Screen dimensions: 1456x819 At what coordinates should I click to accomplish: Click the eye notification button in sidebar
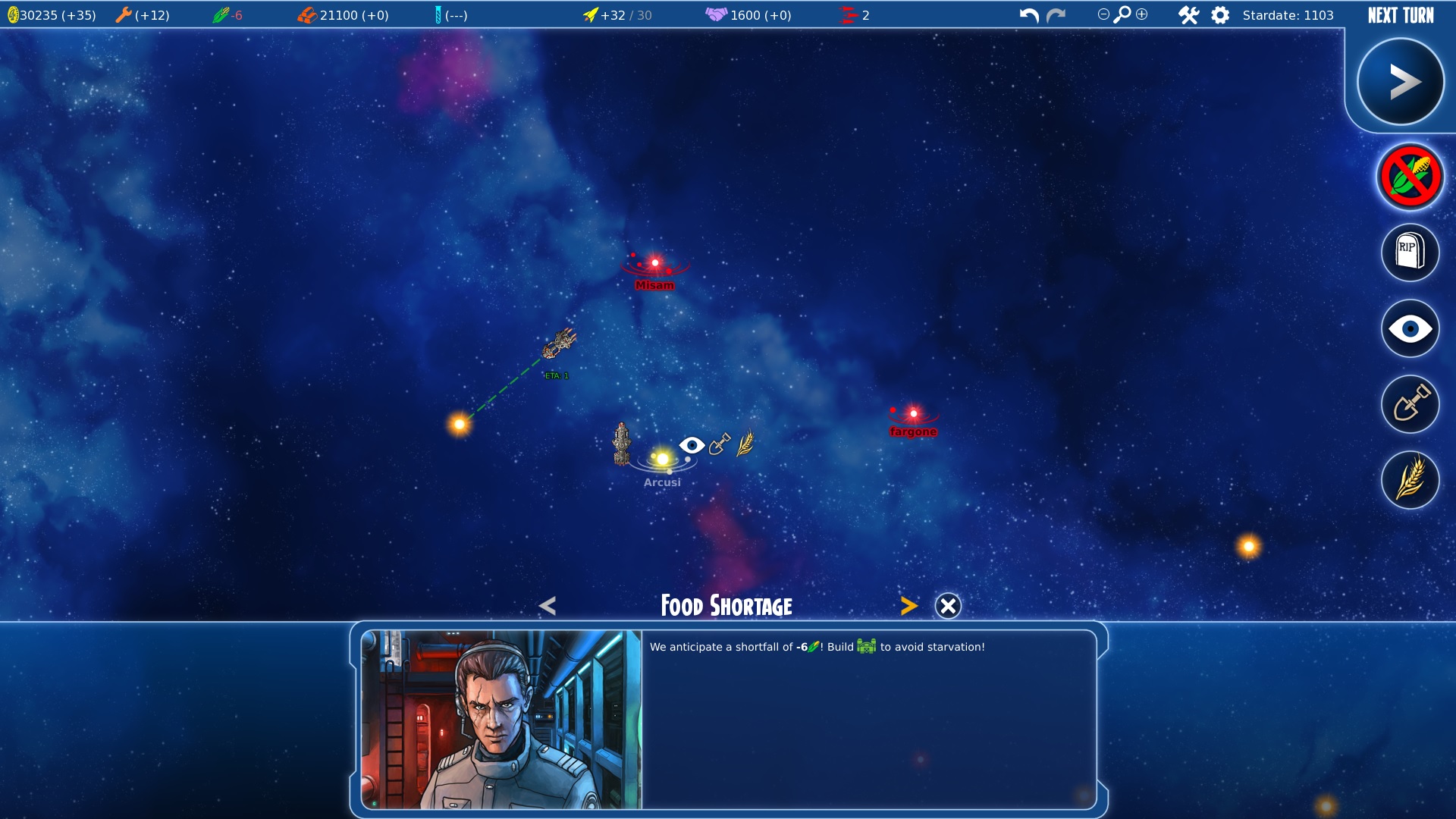click(1410, 329)
